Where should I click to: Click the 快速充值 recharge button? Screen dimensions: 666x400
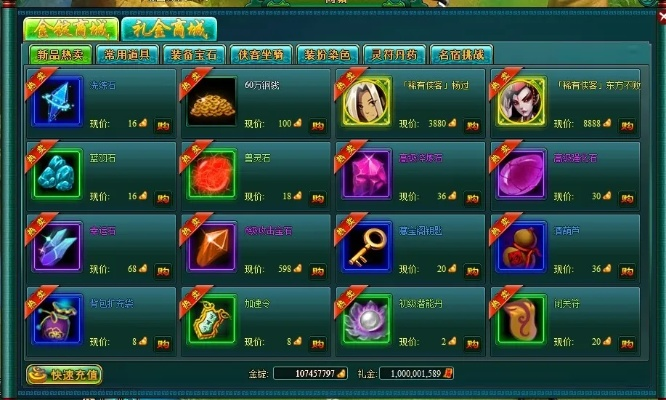(x=65, y=375)
